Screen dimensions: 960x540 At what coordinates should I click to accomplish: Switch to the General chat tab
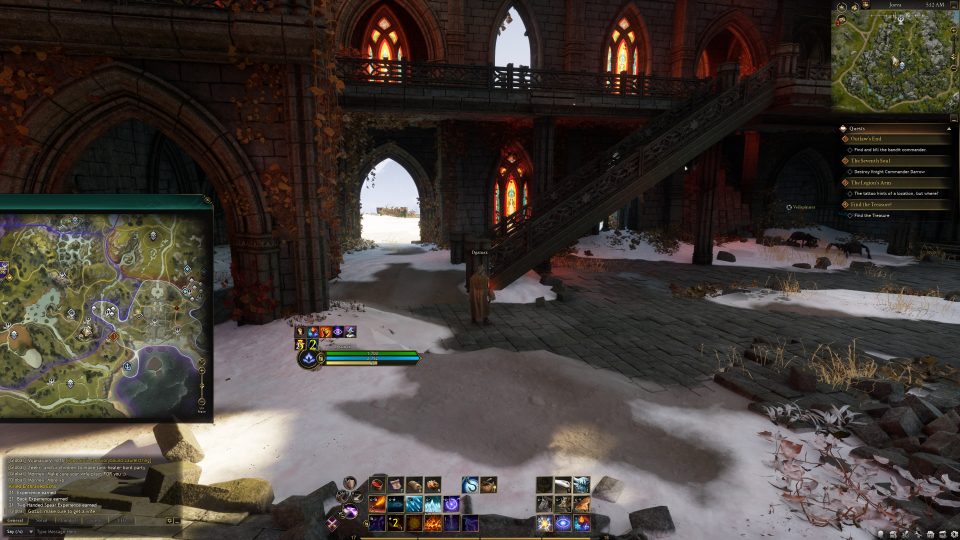pos(15,520)
